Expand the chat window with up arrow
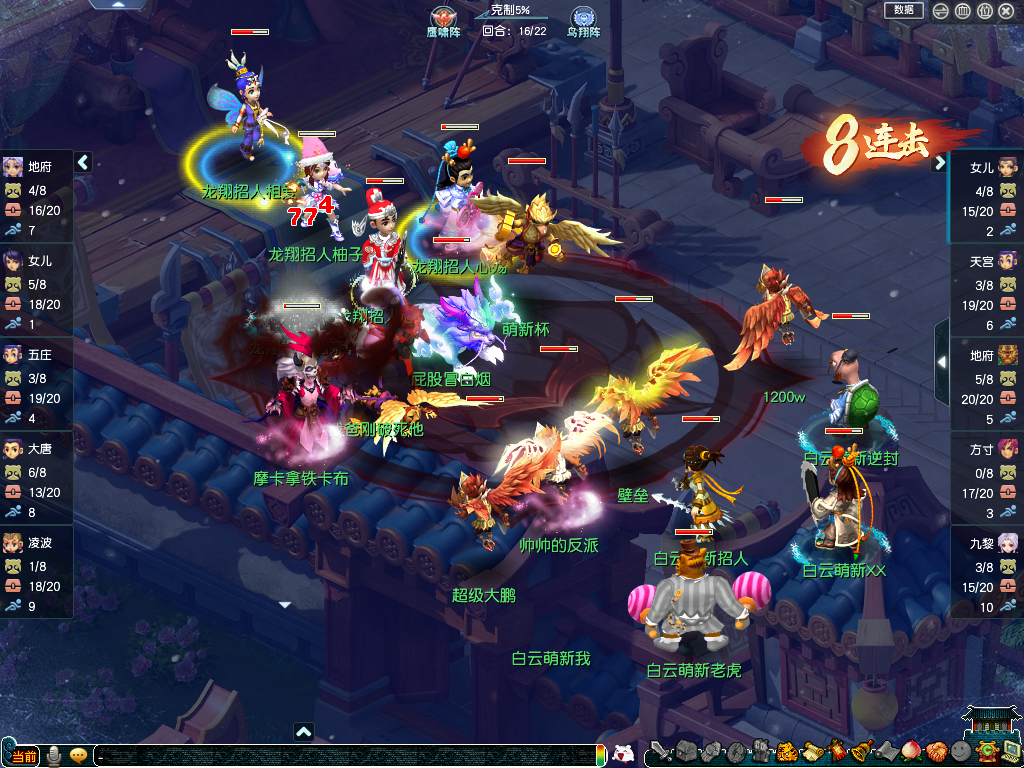Screen dimensions: 1024x768 tap(304, 732)
